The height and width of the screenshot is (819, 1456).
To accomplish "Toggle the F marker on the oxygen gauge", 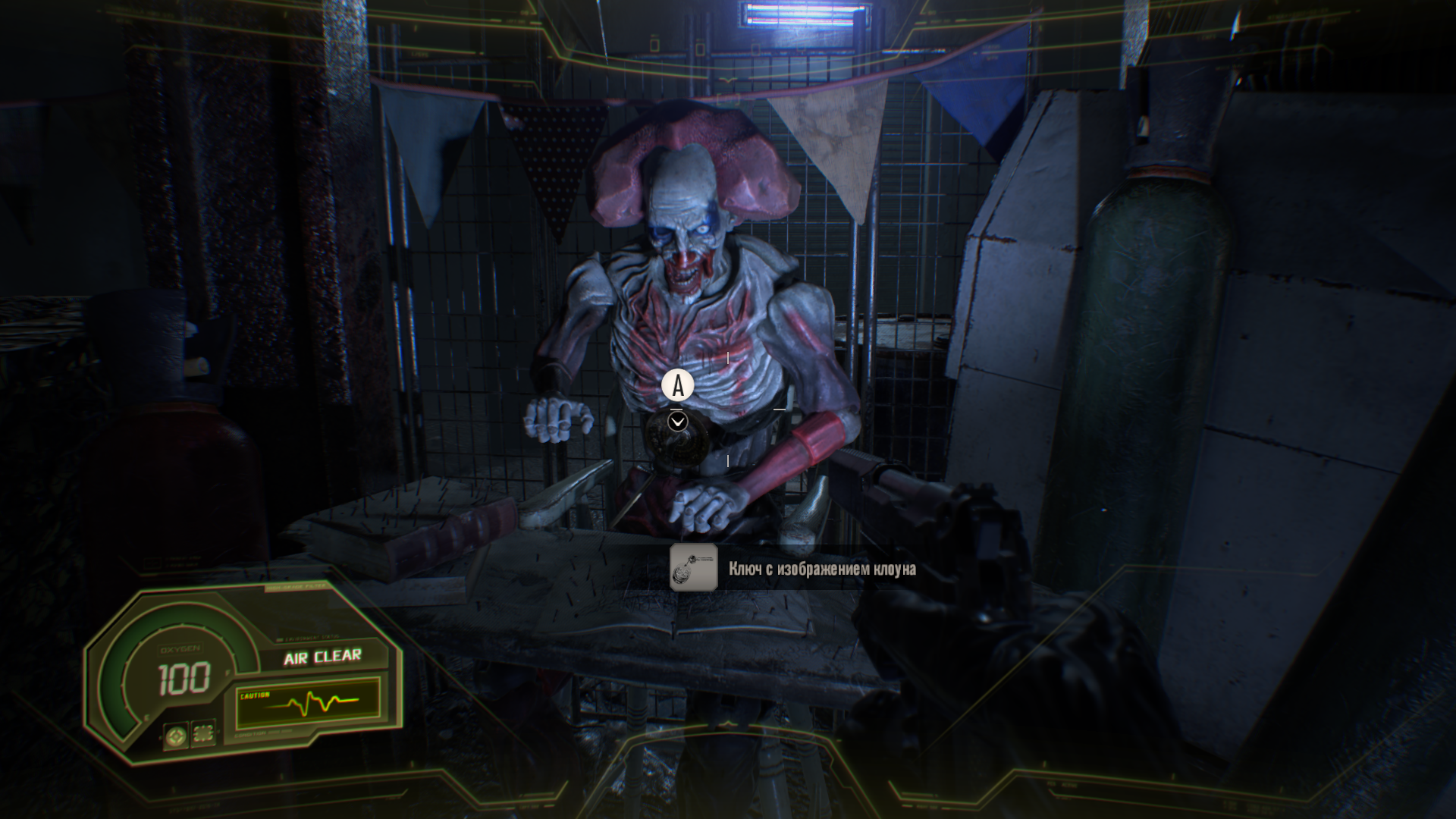I will pos(227,671).
